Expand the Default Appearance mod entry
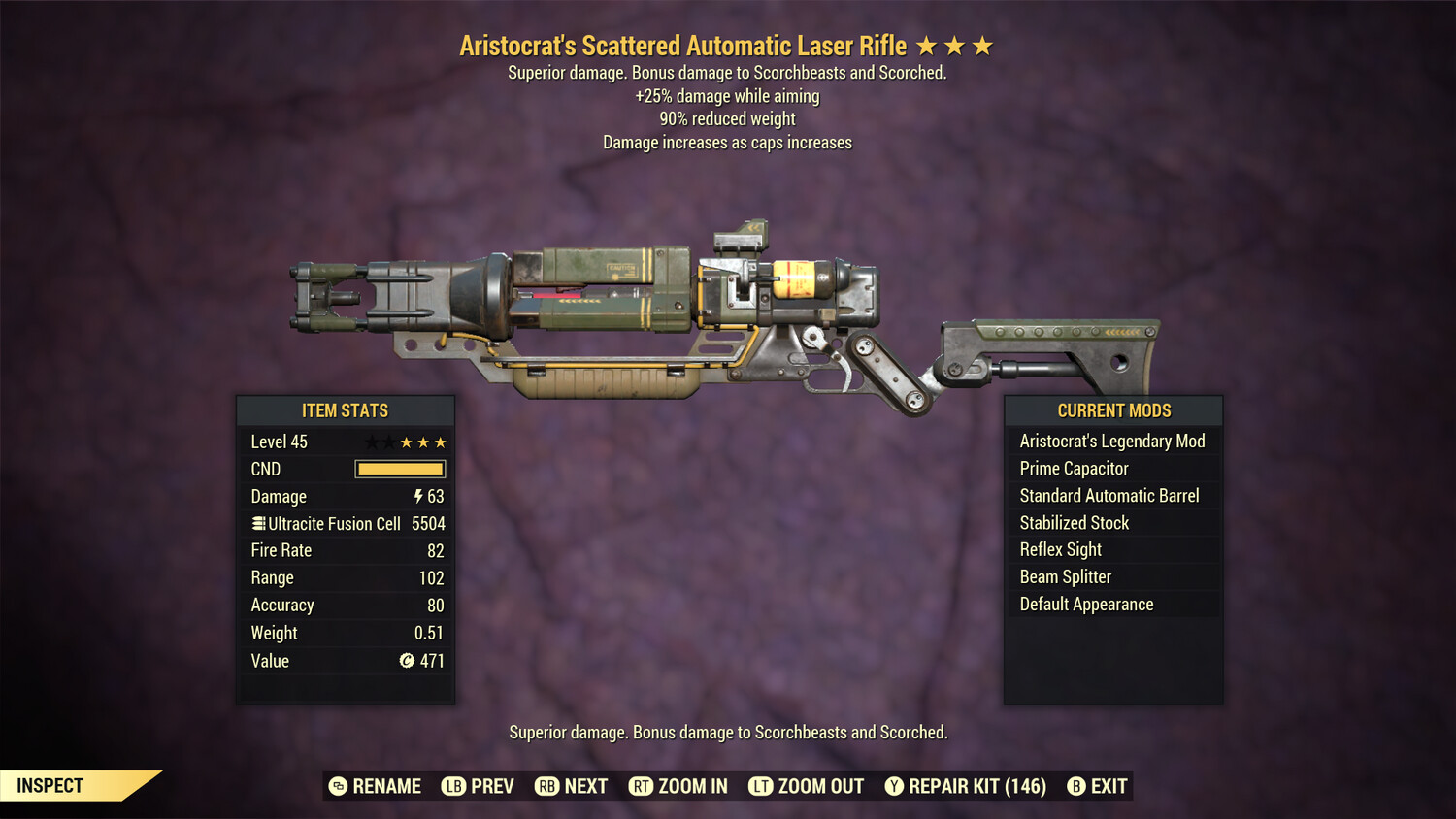 1086,604
